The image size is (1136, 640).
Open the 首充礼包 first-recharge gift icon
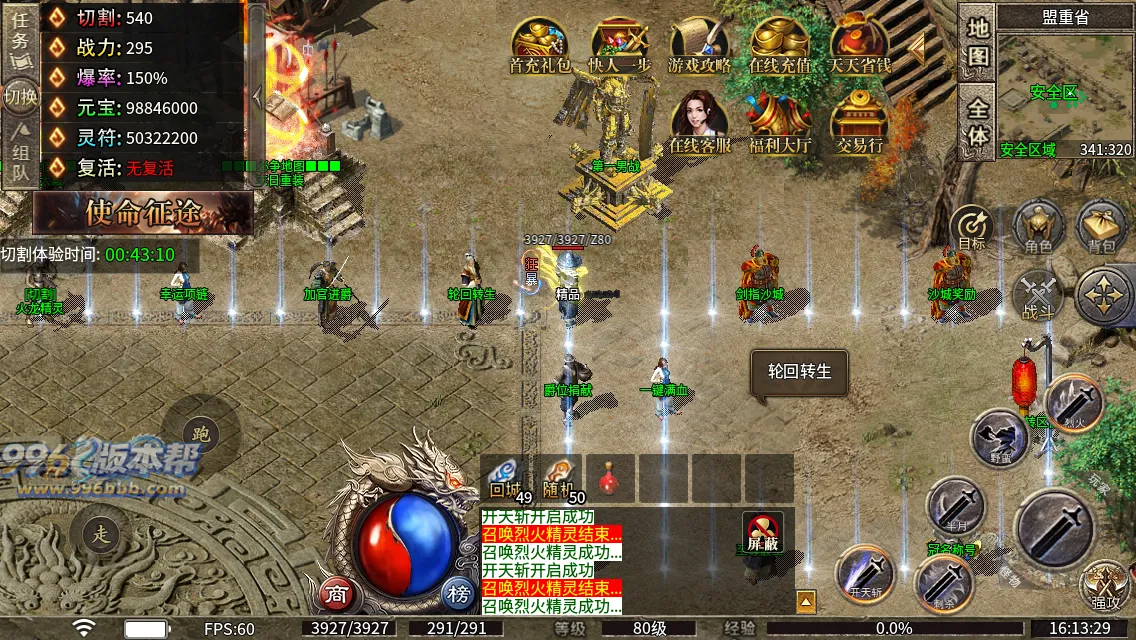pyautogui.click(x=540, y=45)
